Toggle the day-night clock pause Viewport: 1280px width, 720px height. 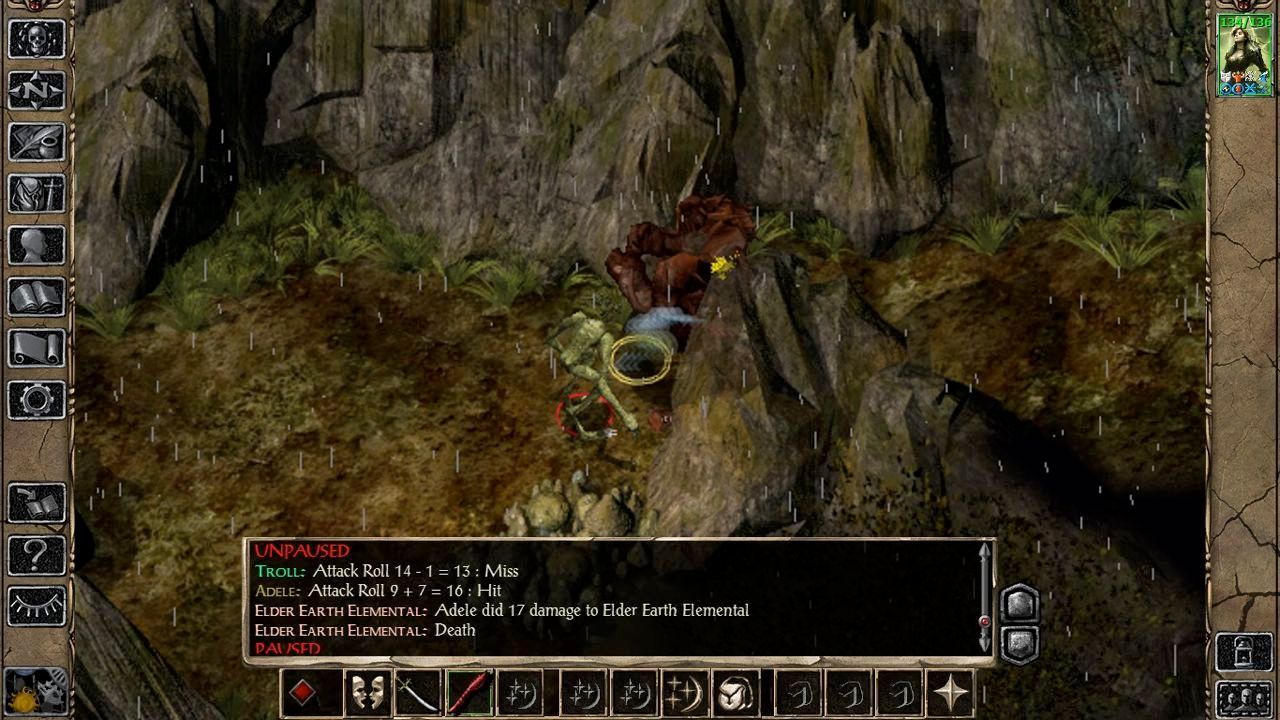(x=37, y=692)
